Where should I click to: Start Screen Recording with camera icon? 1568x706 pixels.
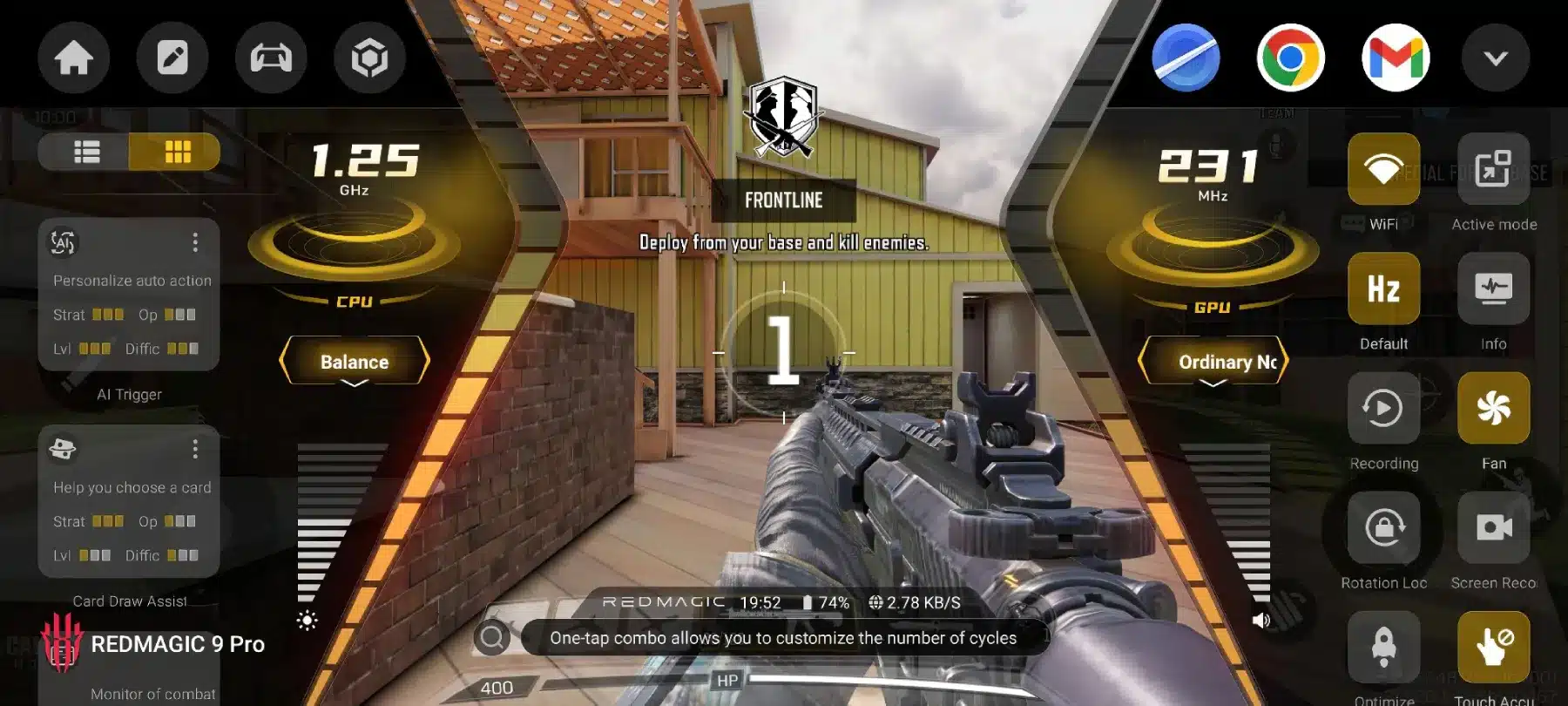1493,527
